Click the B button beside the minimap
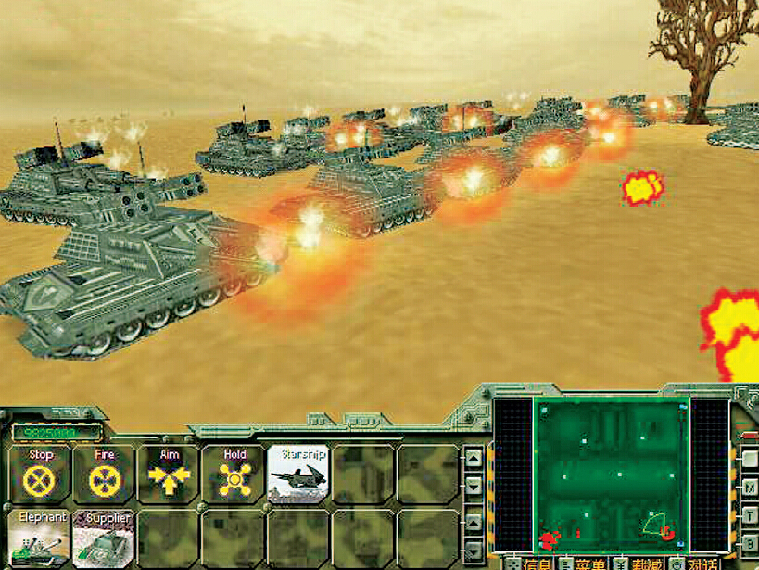 click(x=747, y=543)
